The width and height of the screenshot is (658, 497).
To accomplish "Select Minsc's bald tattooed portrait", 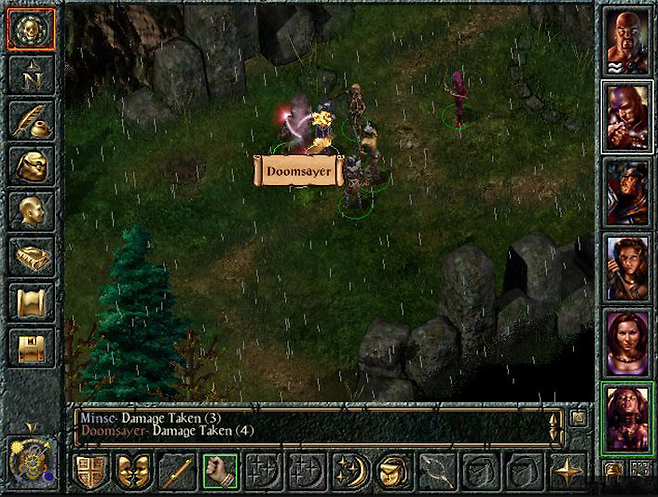I will click(627, 39).
